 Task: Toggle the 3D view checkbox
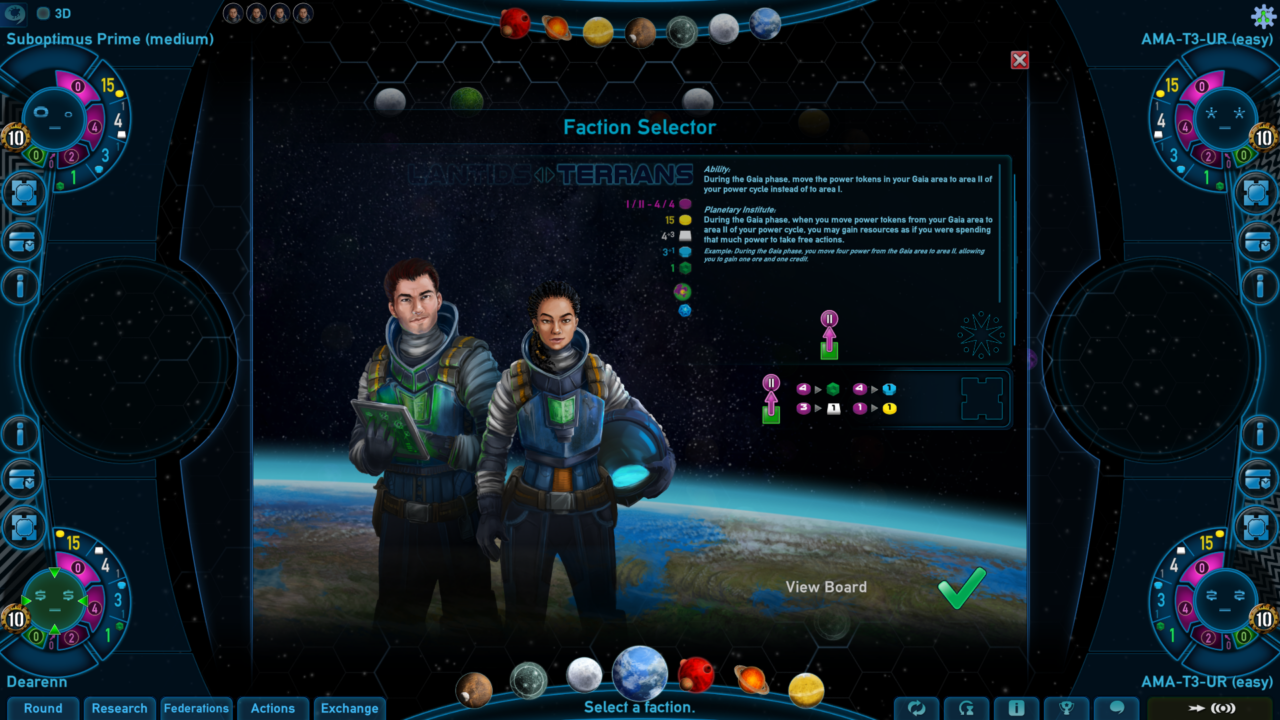coord(44,14)
